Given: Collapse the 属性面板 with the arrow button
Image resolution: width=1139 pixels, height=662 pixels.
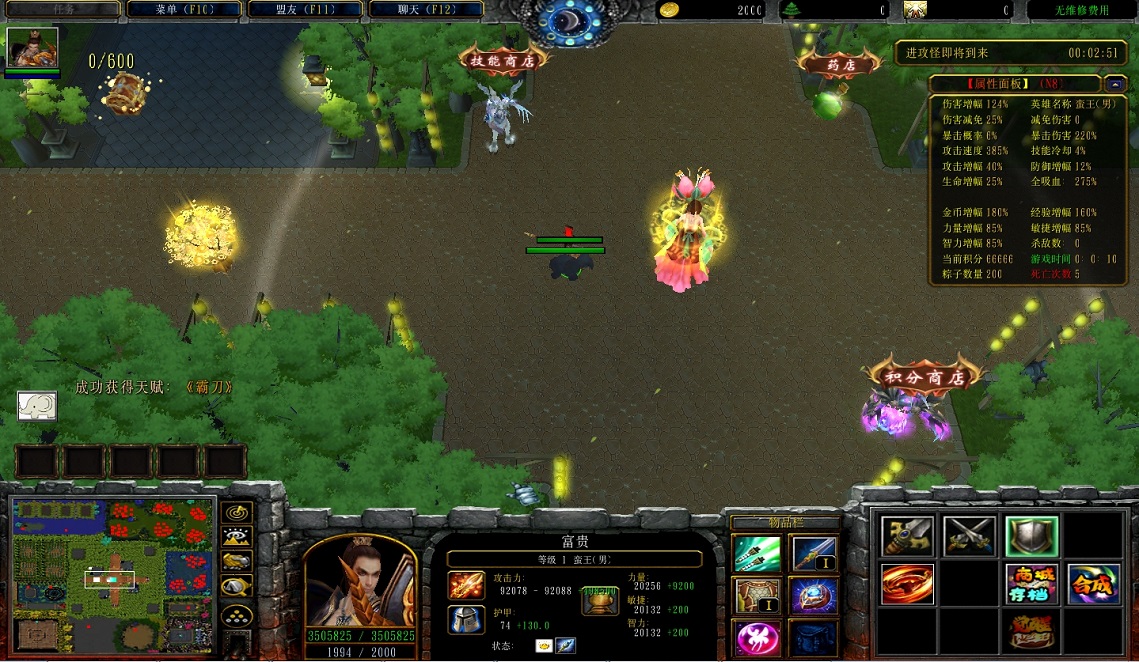Looking at the screenshot, I should (1114, 84).
